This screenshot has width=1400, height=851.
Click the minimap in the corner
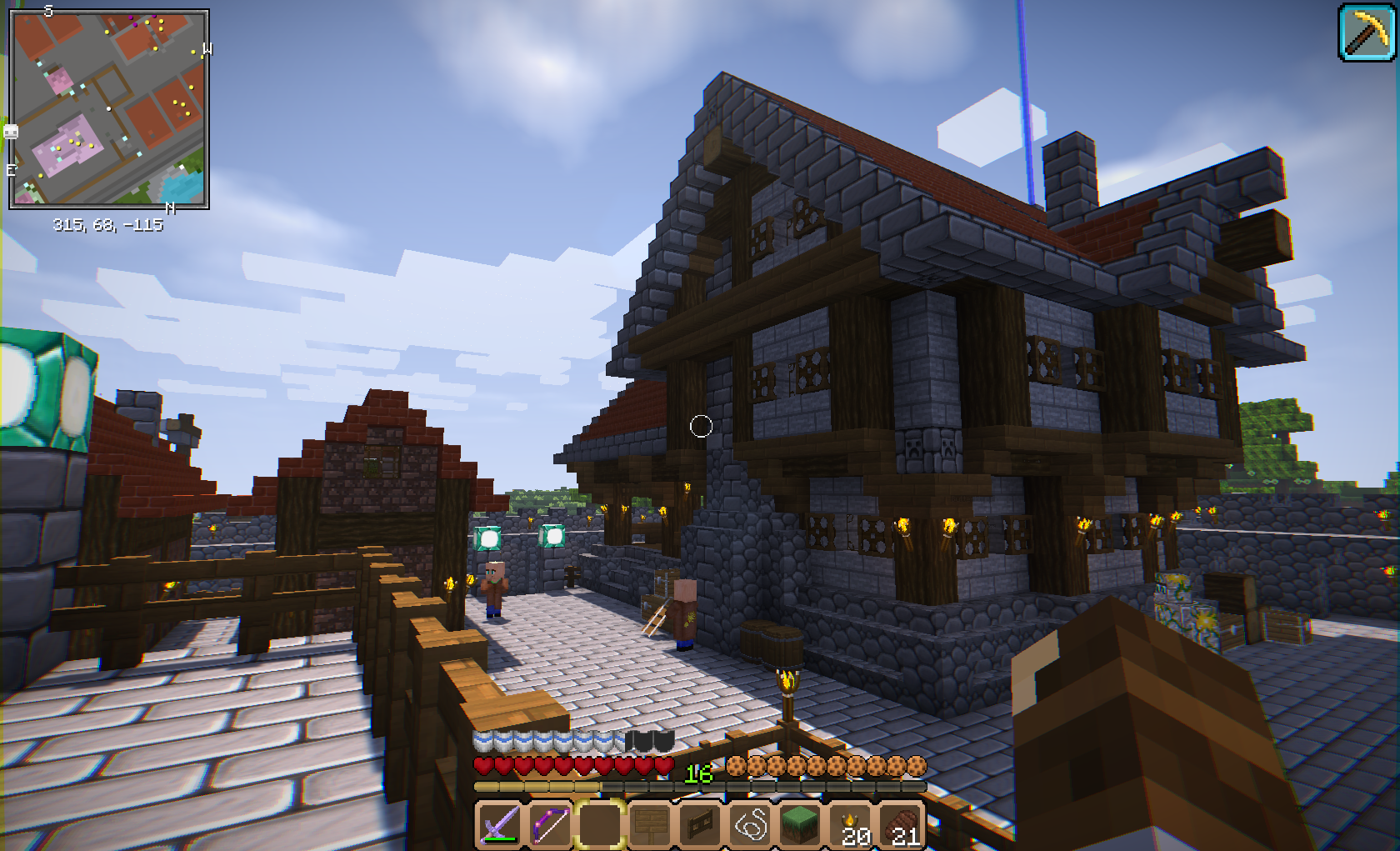tap(108, 108)
